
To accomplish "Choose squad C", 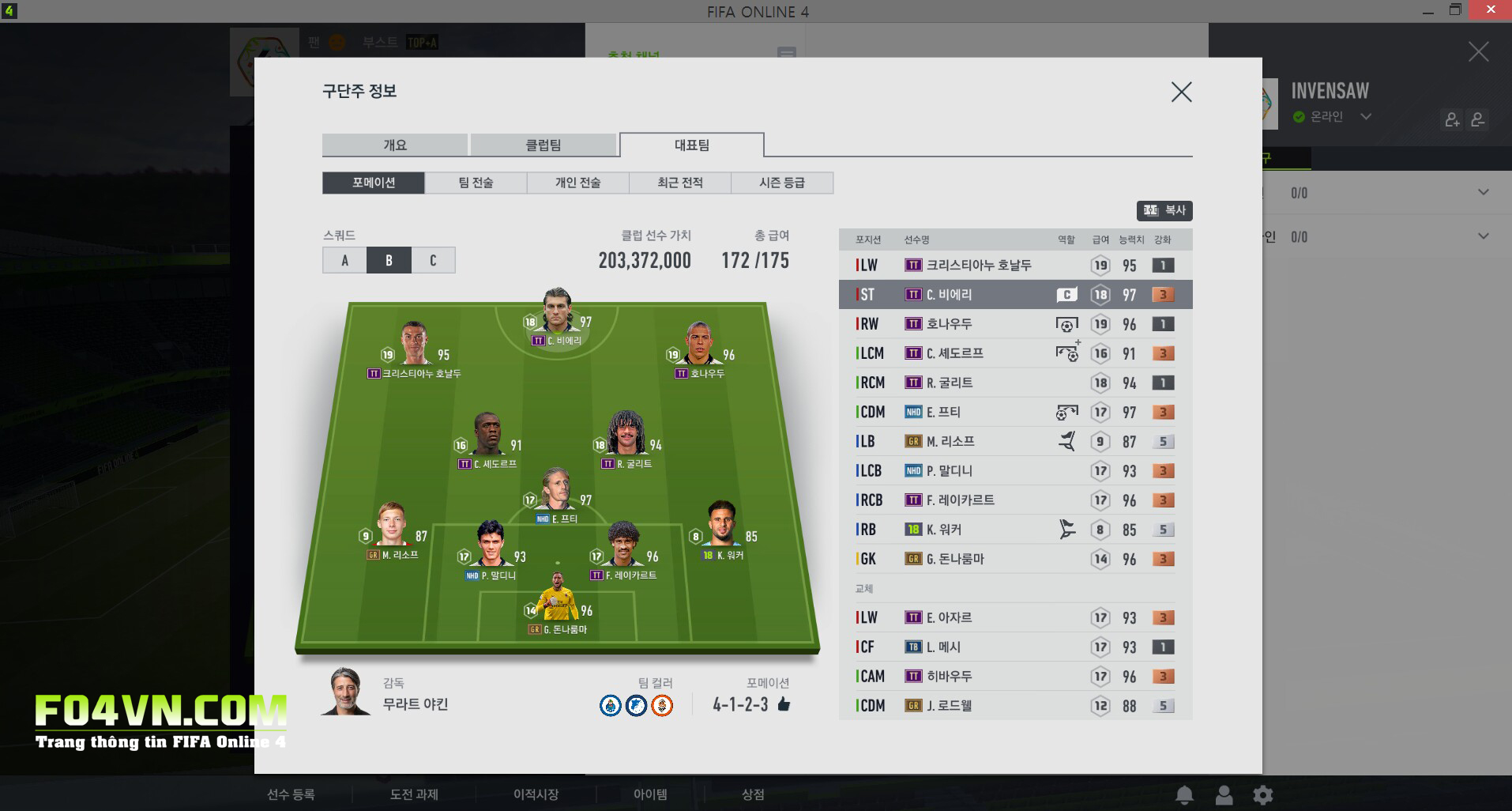I will point(433,260).
